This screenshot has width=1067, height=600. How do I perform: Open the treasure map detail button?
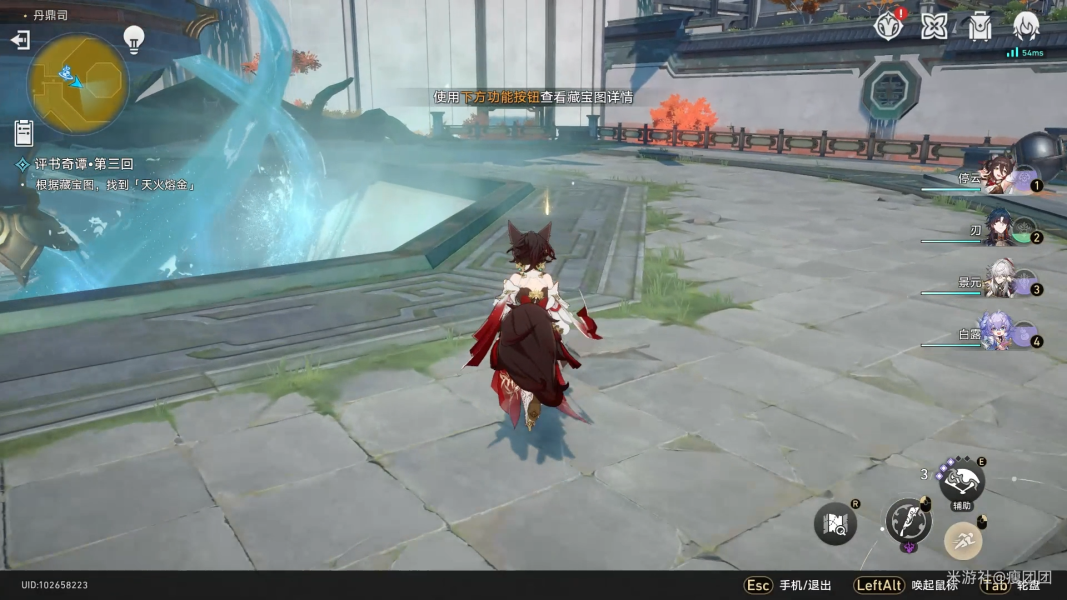(x=835, y=523)
